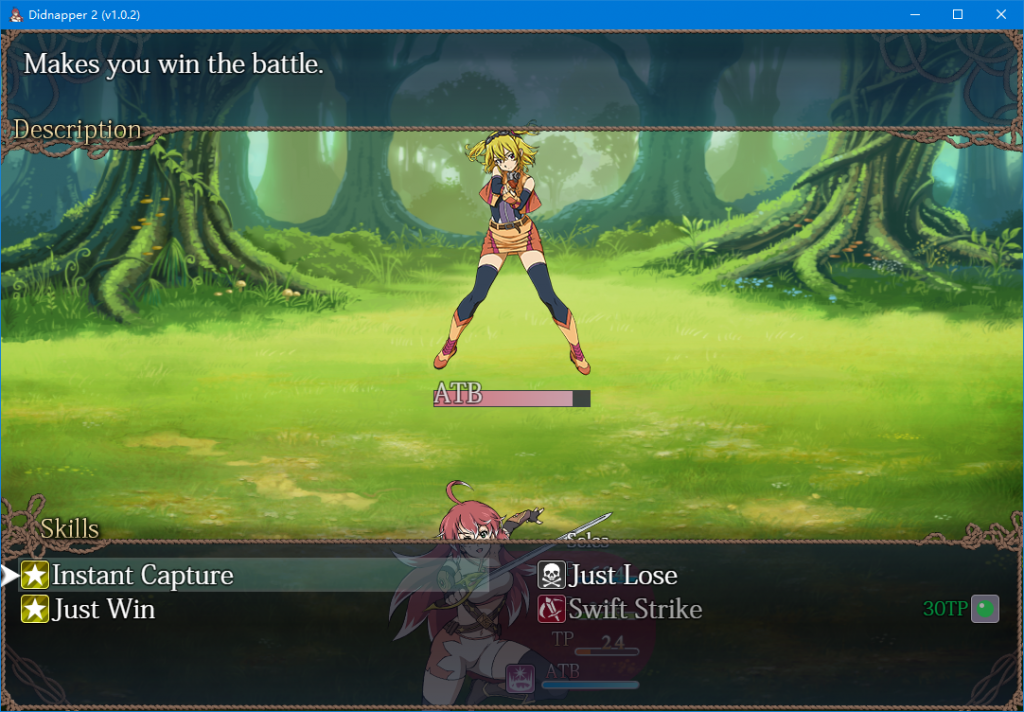Select the Instant Capture skill

point(142,575)
